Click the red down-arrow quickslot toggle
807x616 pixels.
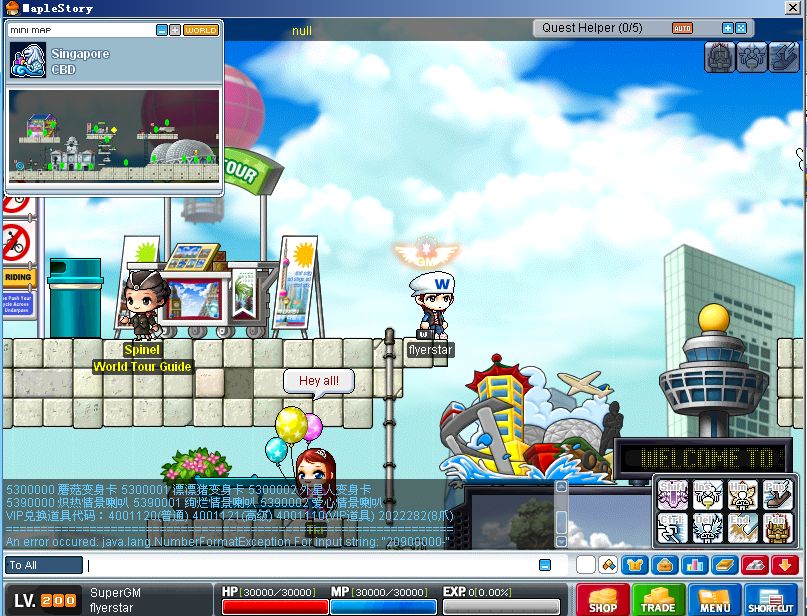pyautogui.click(x=782, y=565)
